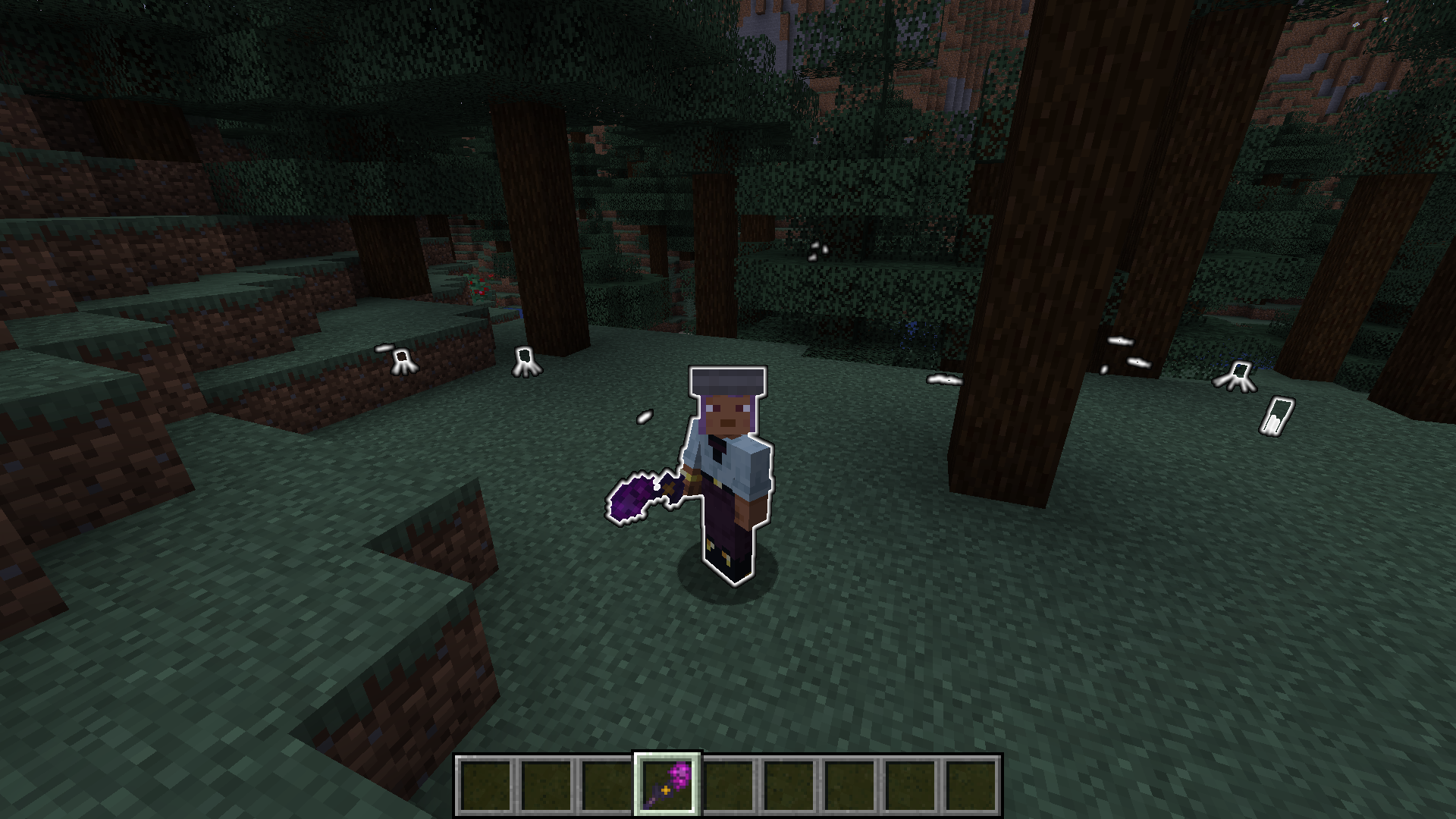This screenshot has height=819, width=1456.
Task: Click the small white speck above the mace
Action: coord(645,416)
